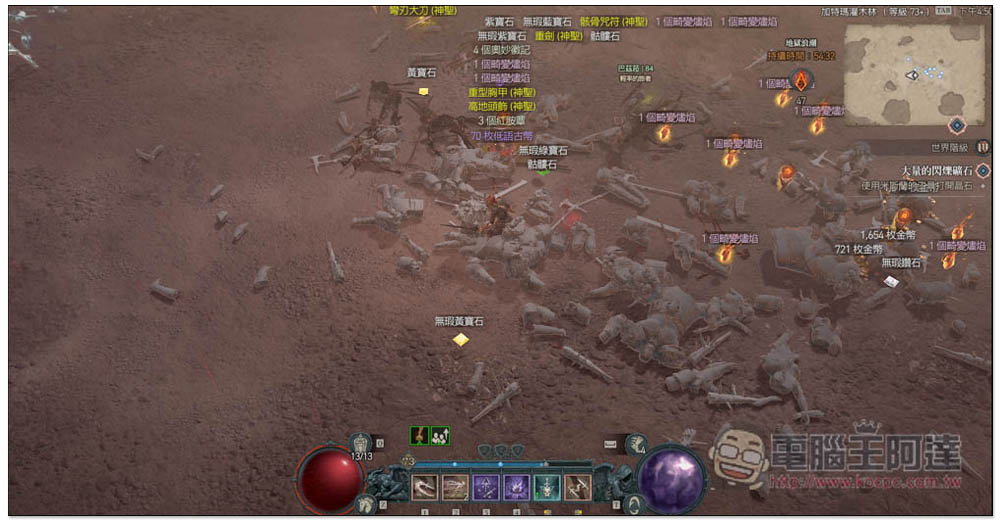Collect the 70 枚低語古幣 label
1000x522 pixels.
[x=502, y=135]
